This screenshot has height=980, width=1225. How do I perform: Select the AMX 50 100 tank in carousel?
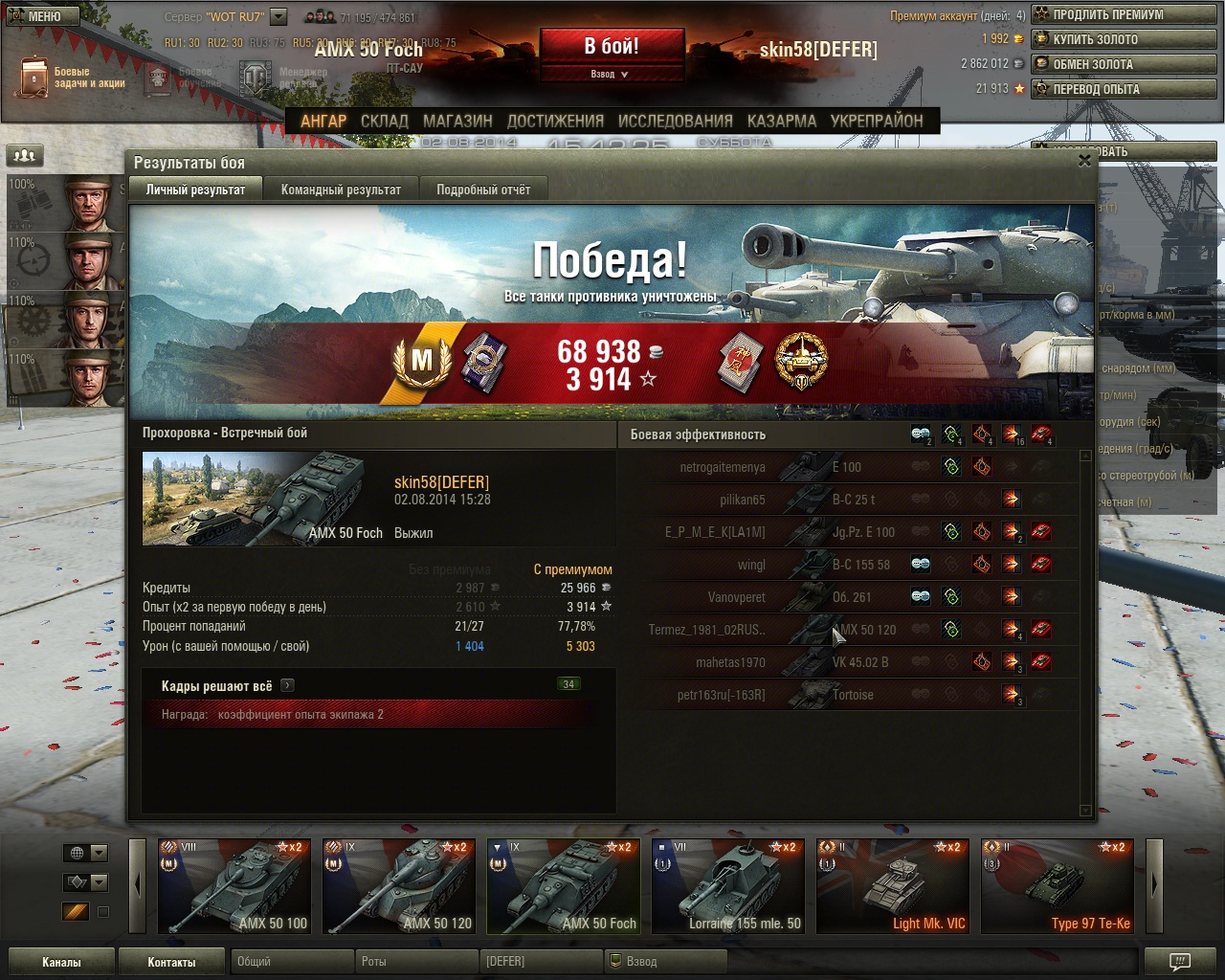234,886
